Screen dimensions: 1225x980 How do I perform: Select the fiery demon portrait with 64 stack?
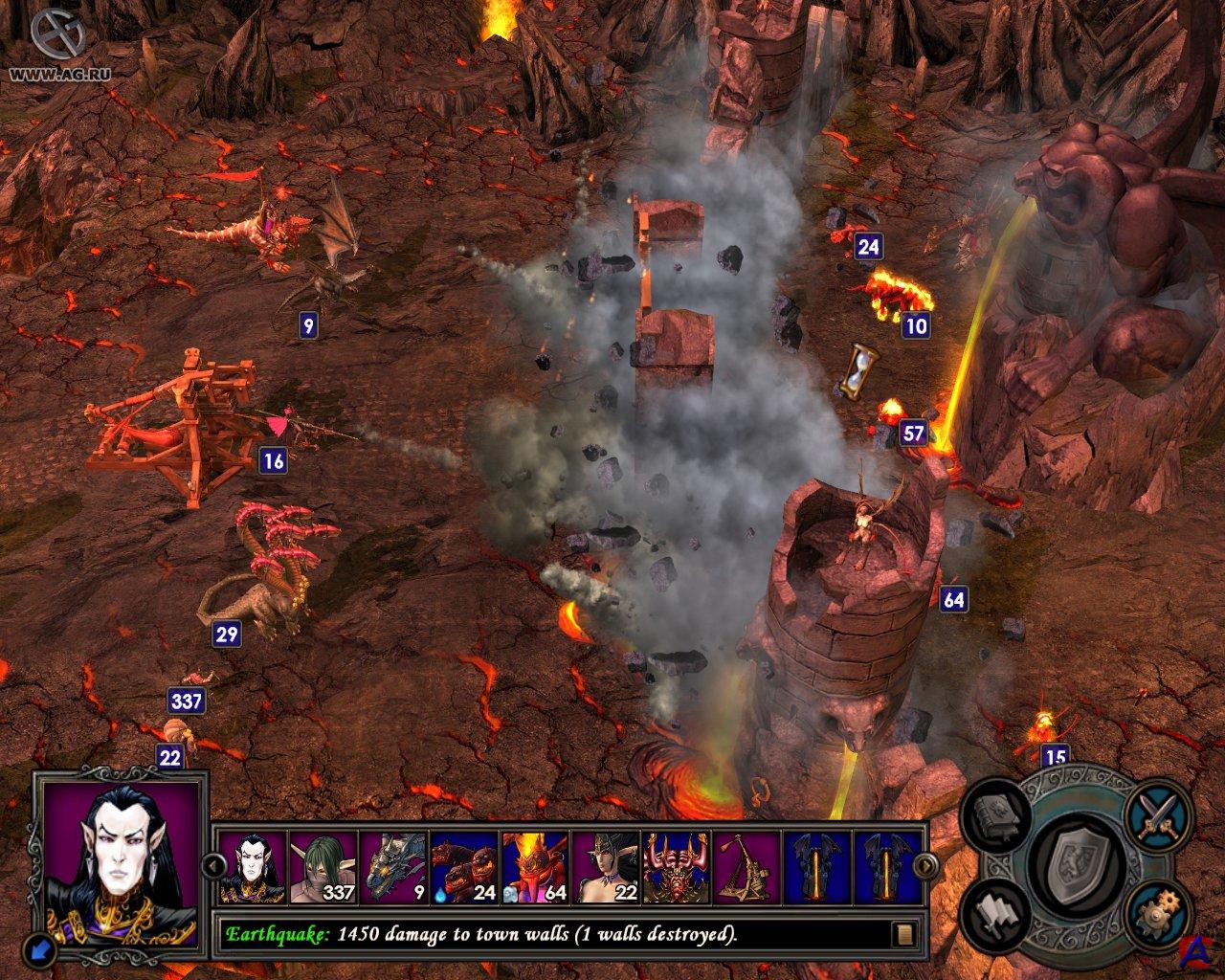pos(534,867)
